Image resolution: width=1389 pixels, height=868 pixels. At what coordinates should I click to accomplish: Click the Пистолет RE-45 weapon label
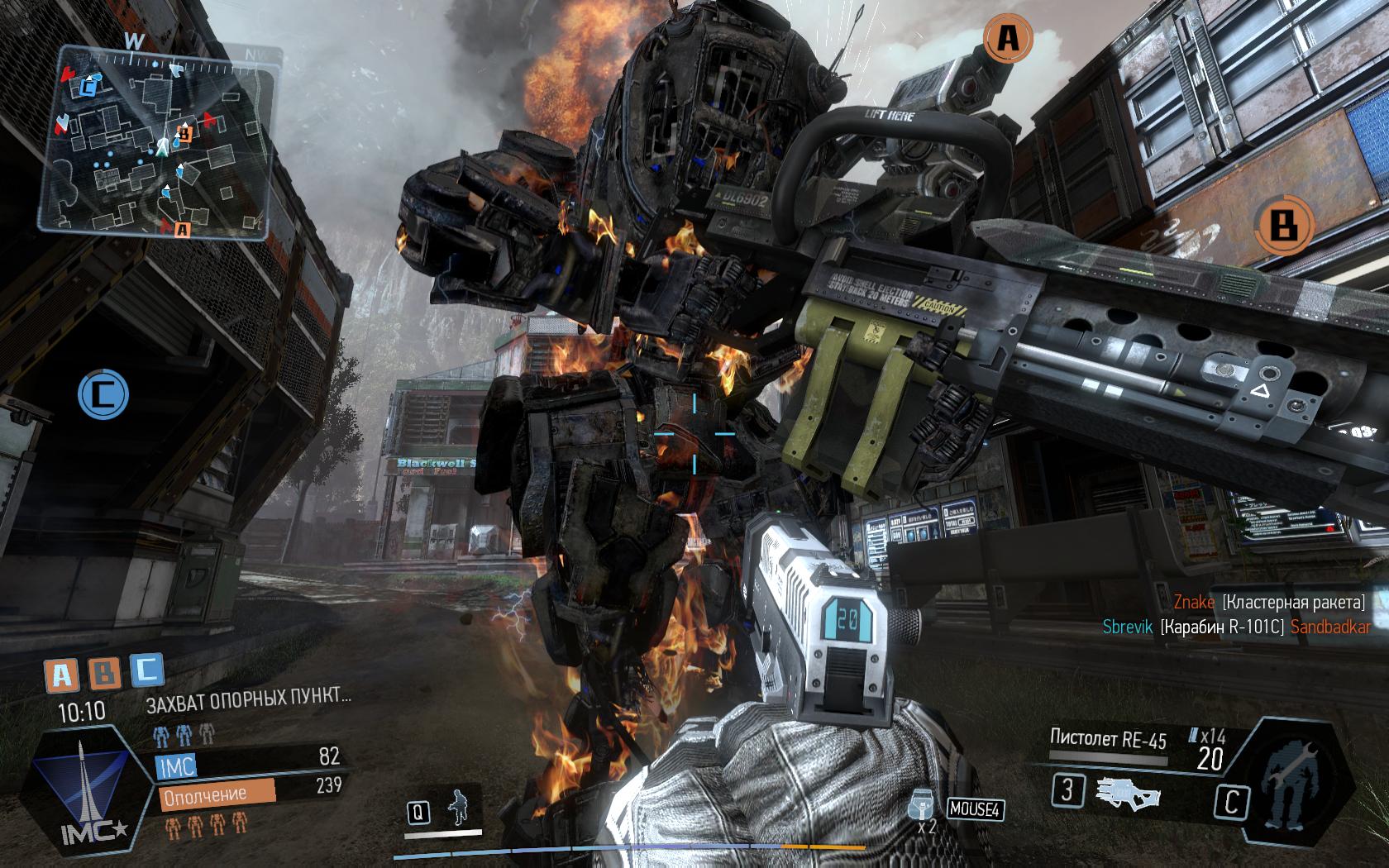coord(1108,737)
